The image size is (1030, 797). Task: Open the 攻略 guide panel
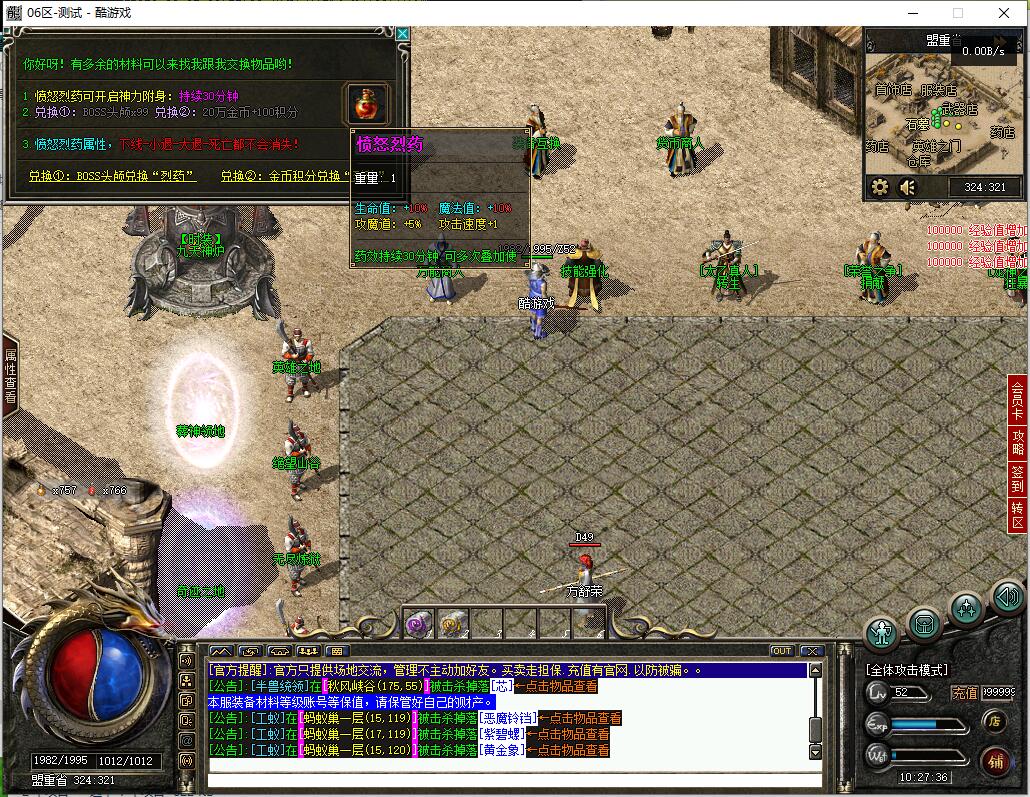[x=1018, y=445]
